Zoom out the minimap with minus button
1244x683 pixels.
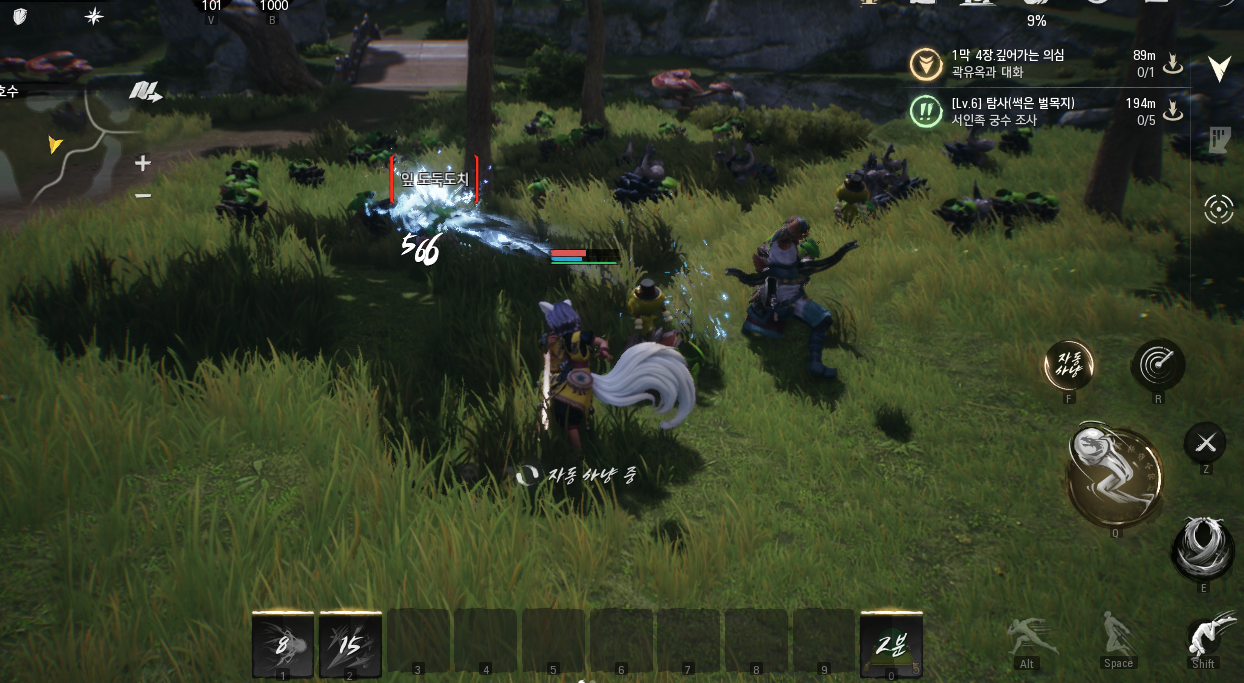coord(143,196)
